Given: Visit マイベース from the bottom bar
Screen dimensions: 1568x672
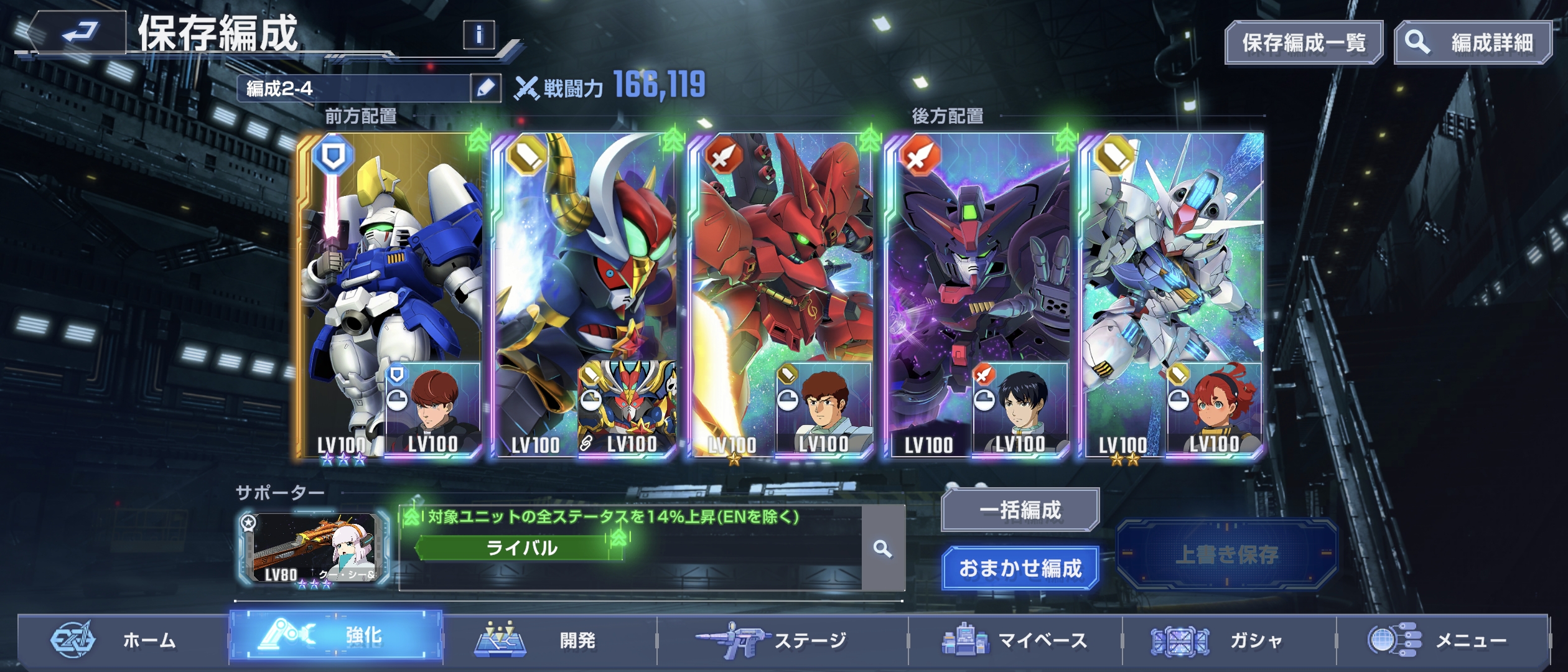Looking at the screenshot, I should tap(1015, 640).
